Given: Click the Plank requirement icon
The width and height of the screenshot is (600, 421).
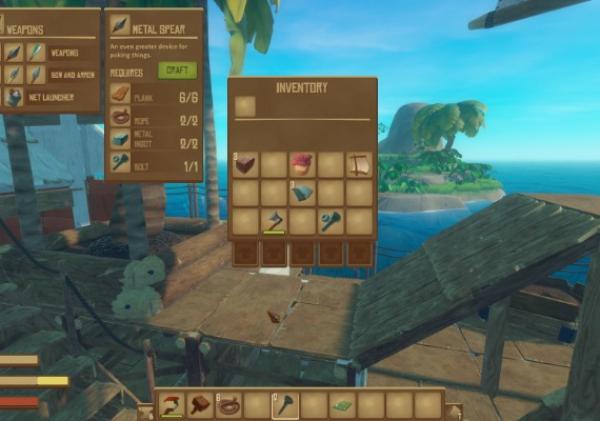Looking at the screenshot, I should click(120, 93).
